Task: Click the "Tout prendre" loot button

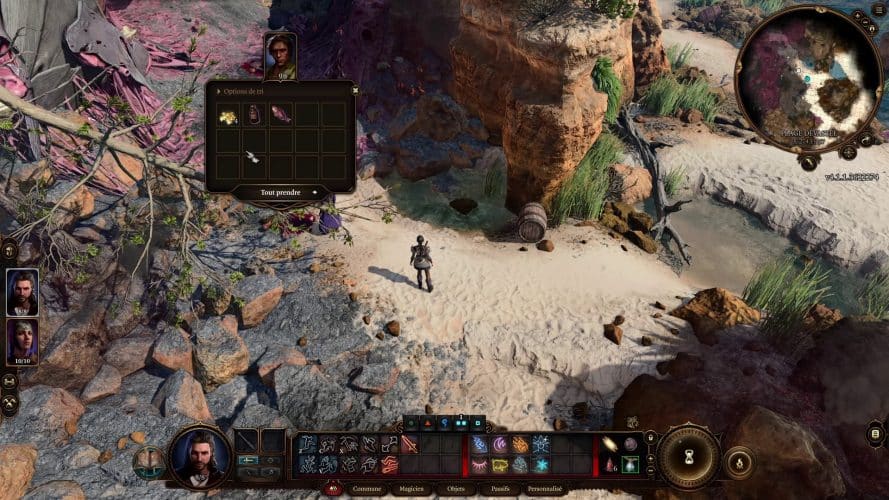Action: (x=280, y=192)
